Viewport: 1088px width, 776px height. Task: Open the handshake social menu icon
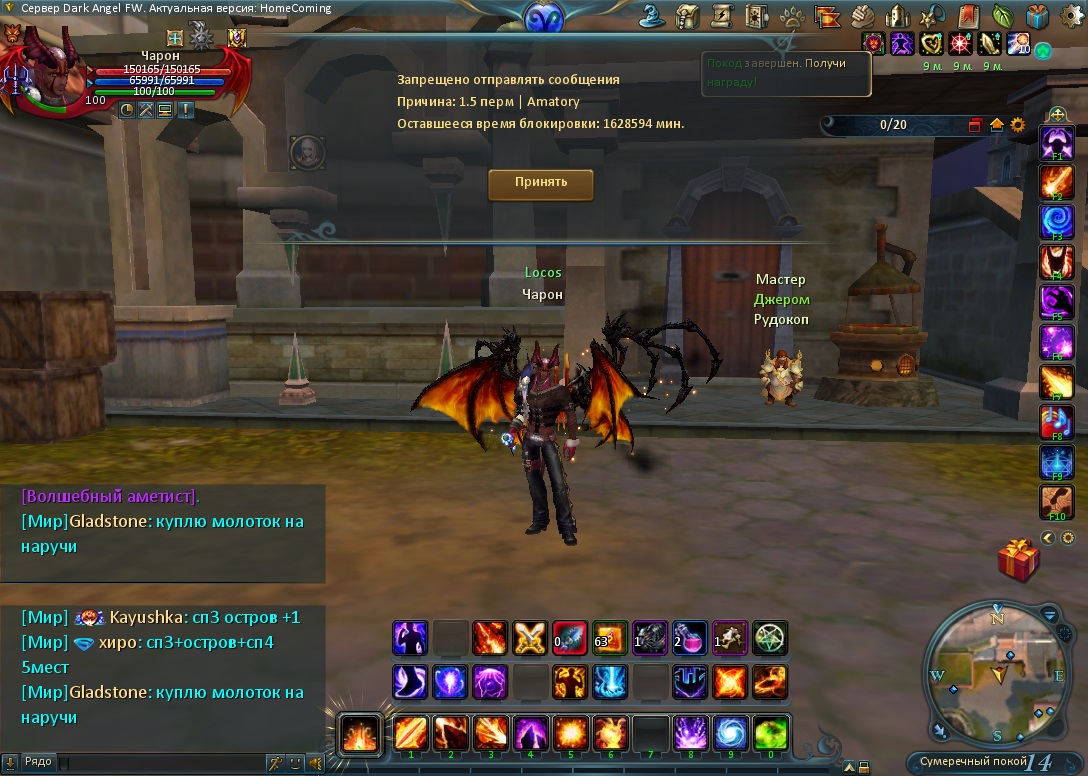[x=862, y=16]
